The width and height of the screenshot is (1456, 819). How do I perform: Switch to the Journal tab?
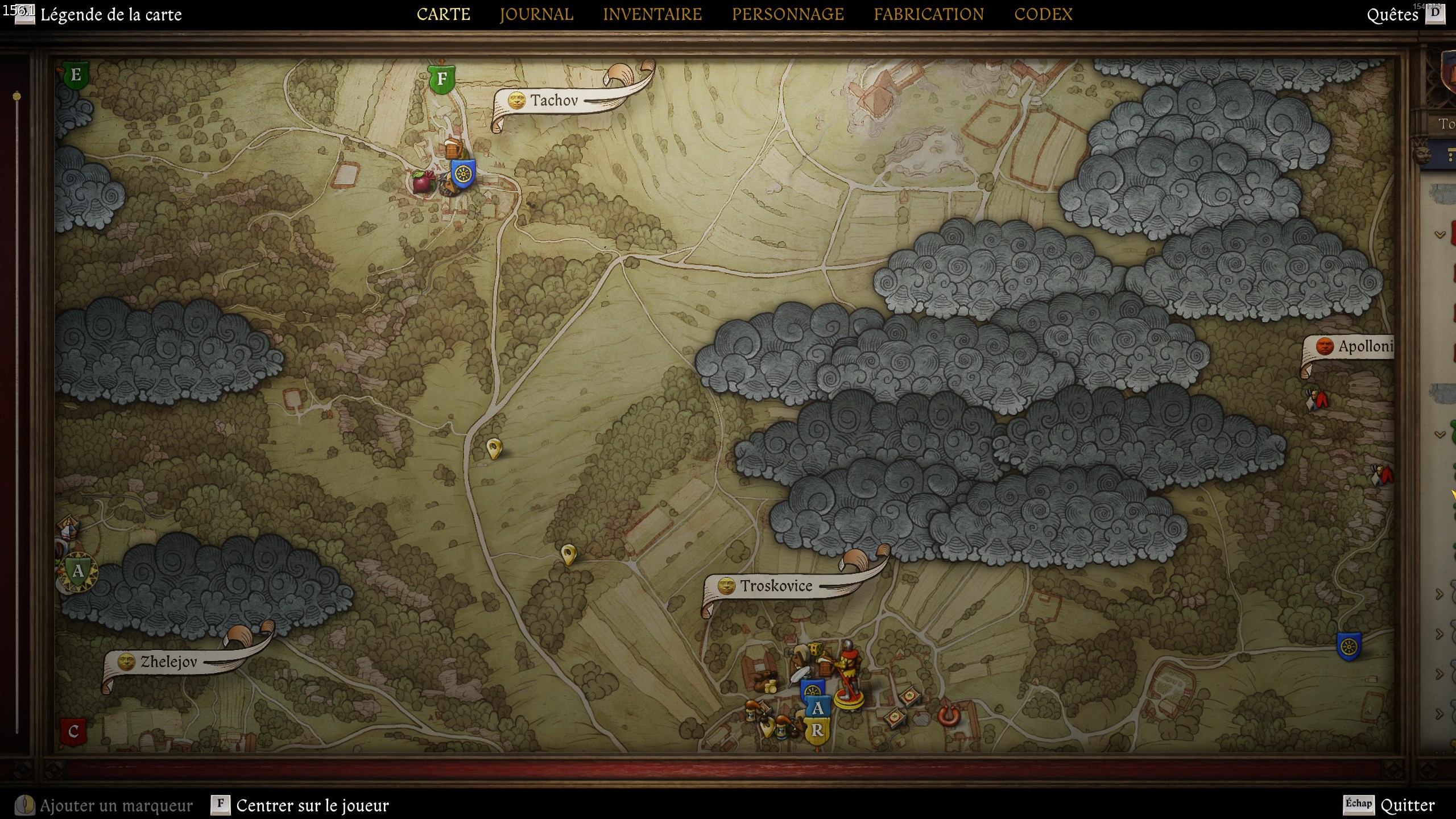[536, 14]
